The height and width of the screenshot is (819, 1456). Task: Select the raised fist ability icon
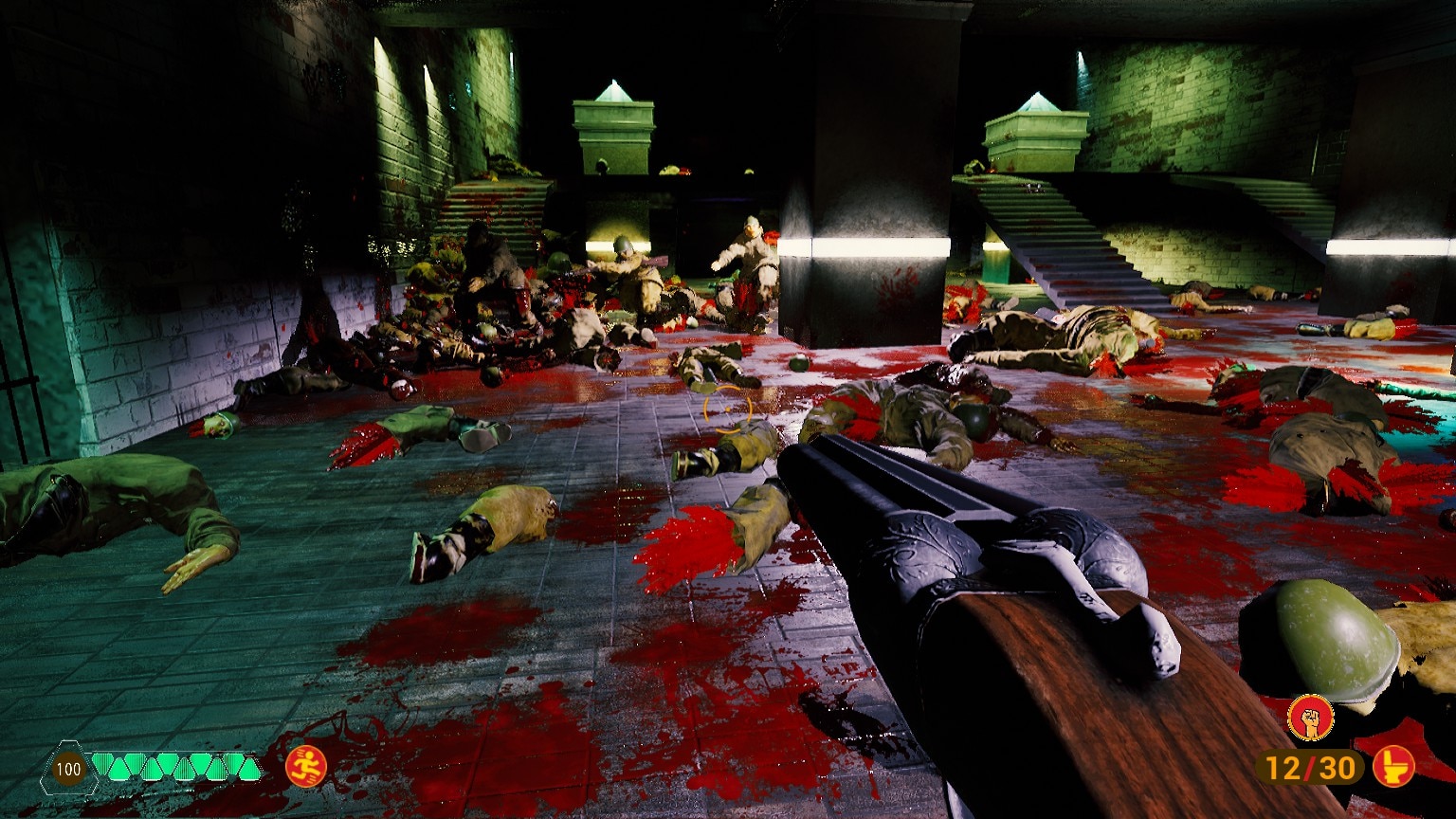1310,718
